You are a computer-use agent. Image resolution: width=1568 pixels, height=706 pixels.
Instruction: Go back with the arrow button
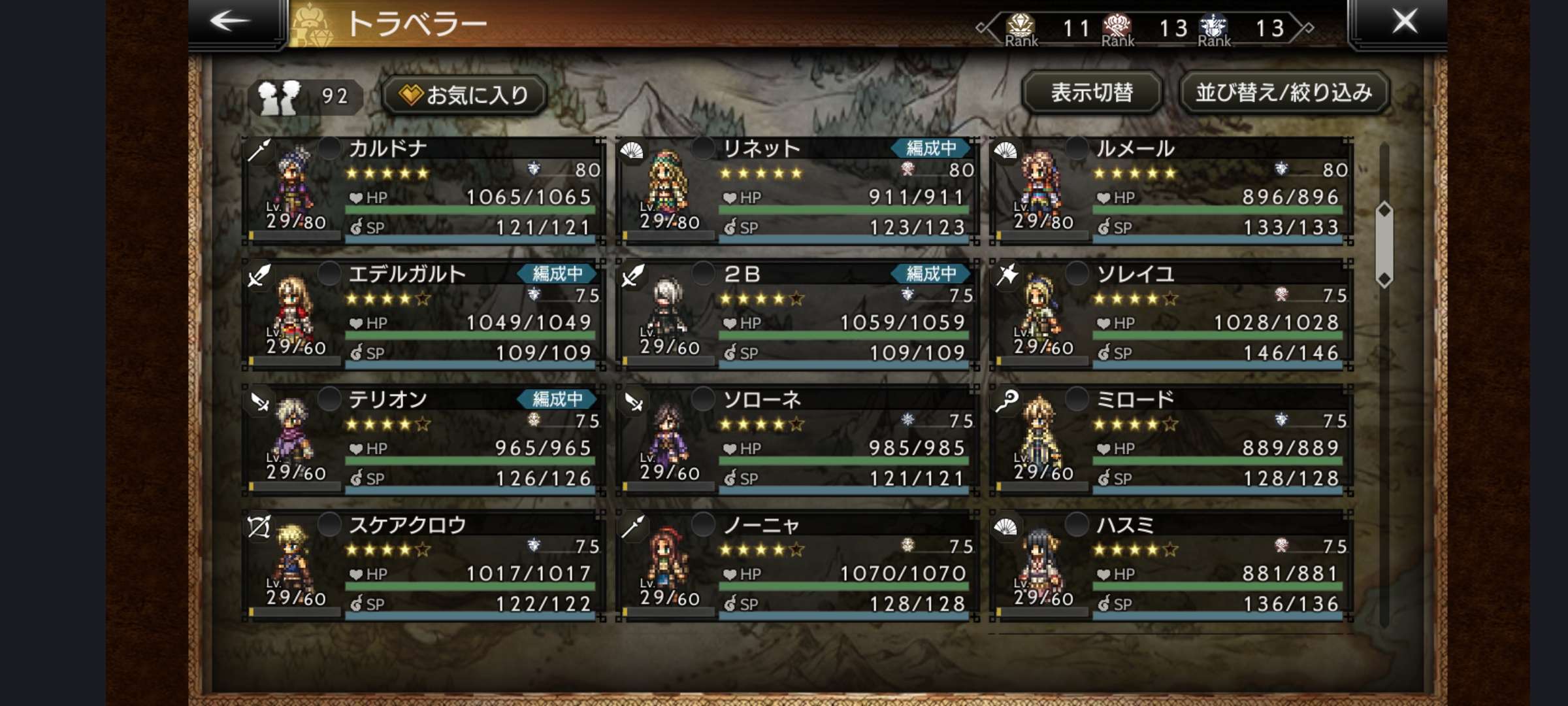(230, 22)
